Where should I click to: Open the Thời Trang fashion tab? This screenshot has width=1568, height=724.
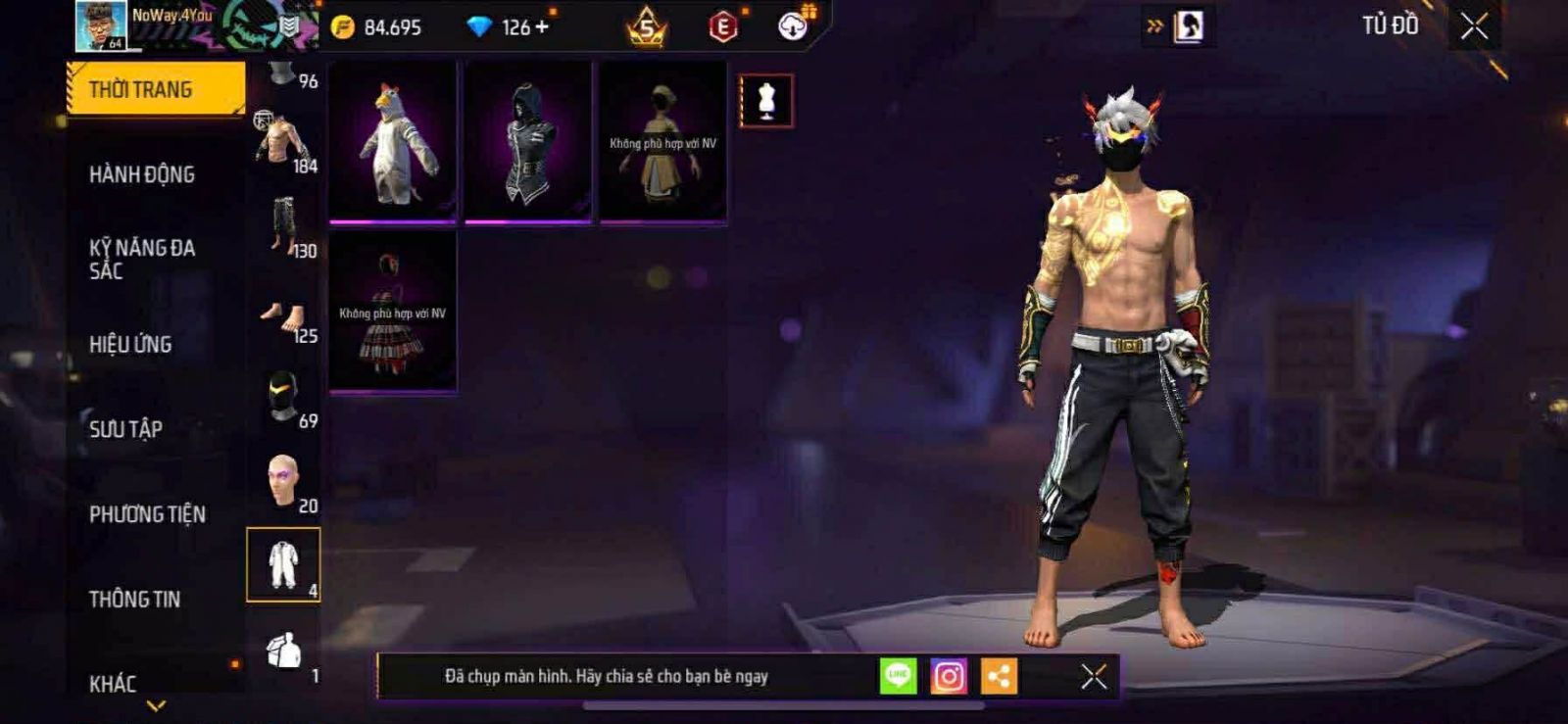coord(155,89)
